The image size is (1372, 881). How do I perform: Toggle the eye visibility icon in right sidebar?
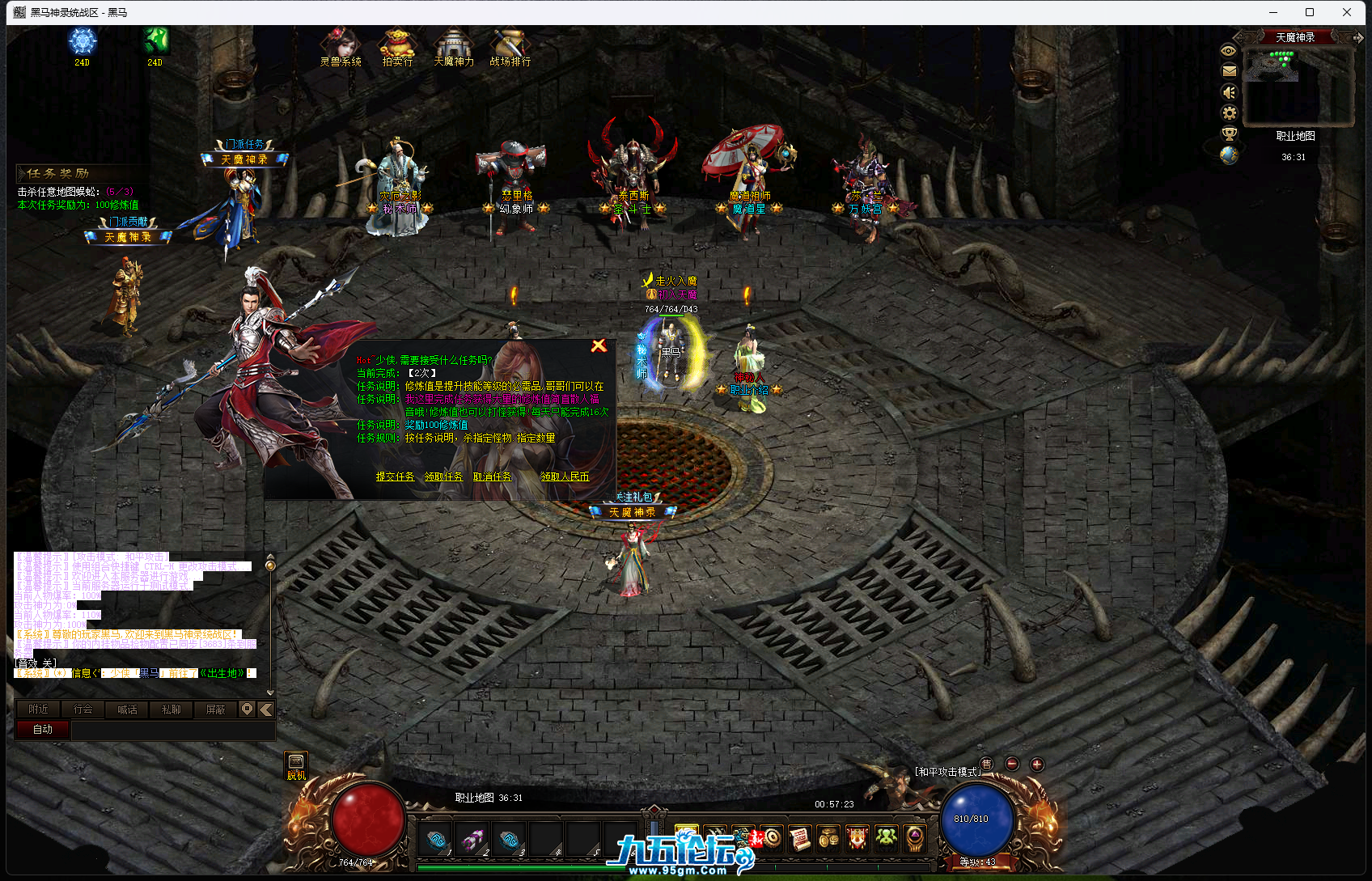point(1227,50)
